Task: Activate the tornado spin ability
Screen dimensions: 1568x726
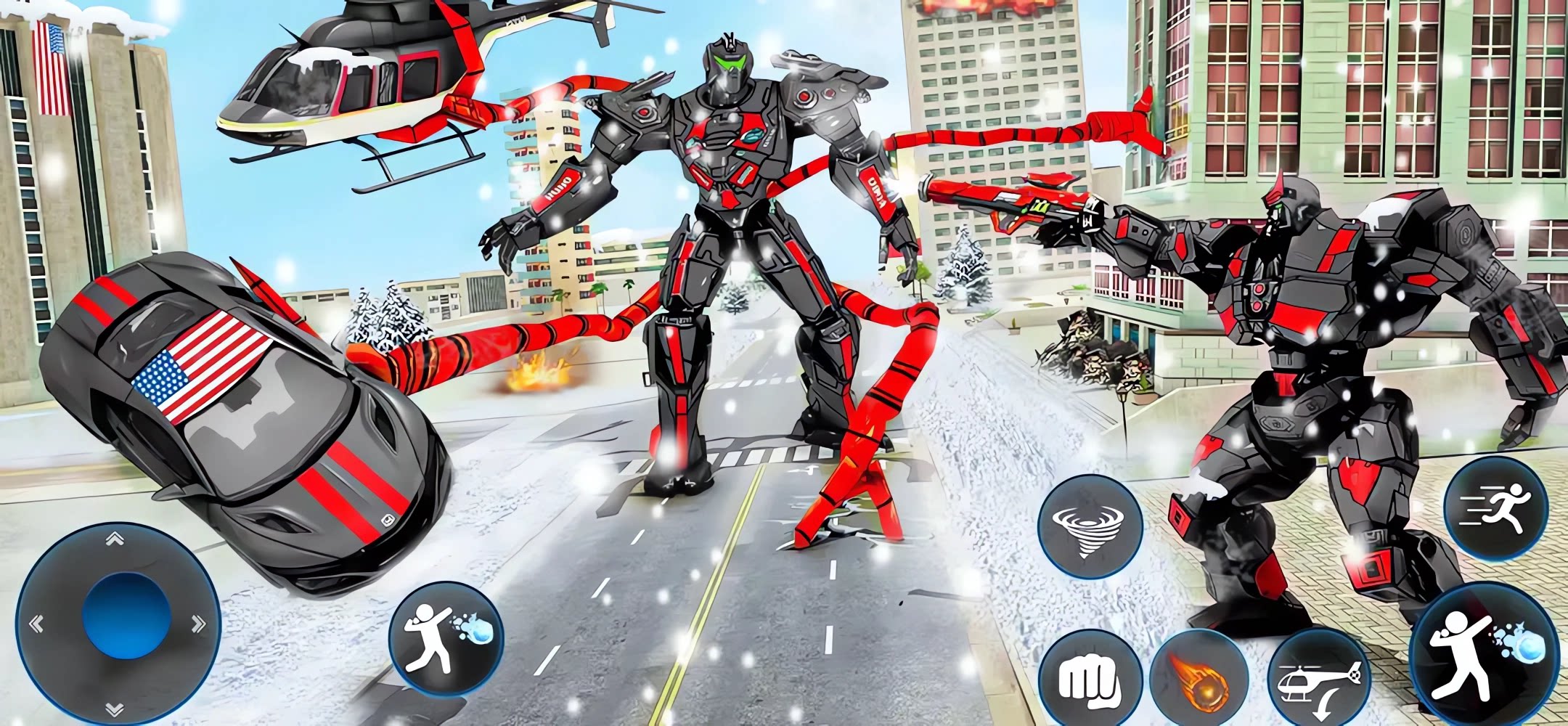Action: click(1089, 528)
